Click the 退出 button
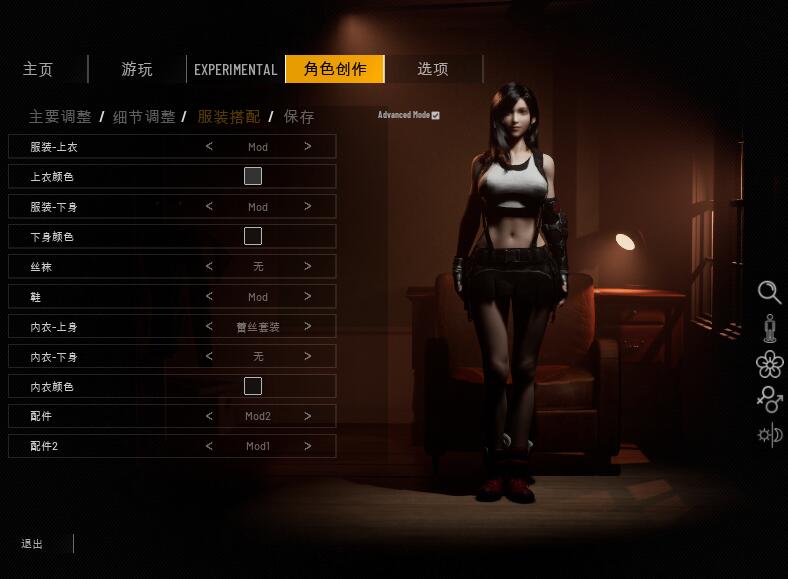The height and width of the screenshot is (579, 788). [32, 544]
